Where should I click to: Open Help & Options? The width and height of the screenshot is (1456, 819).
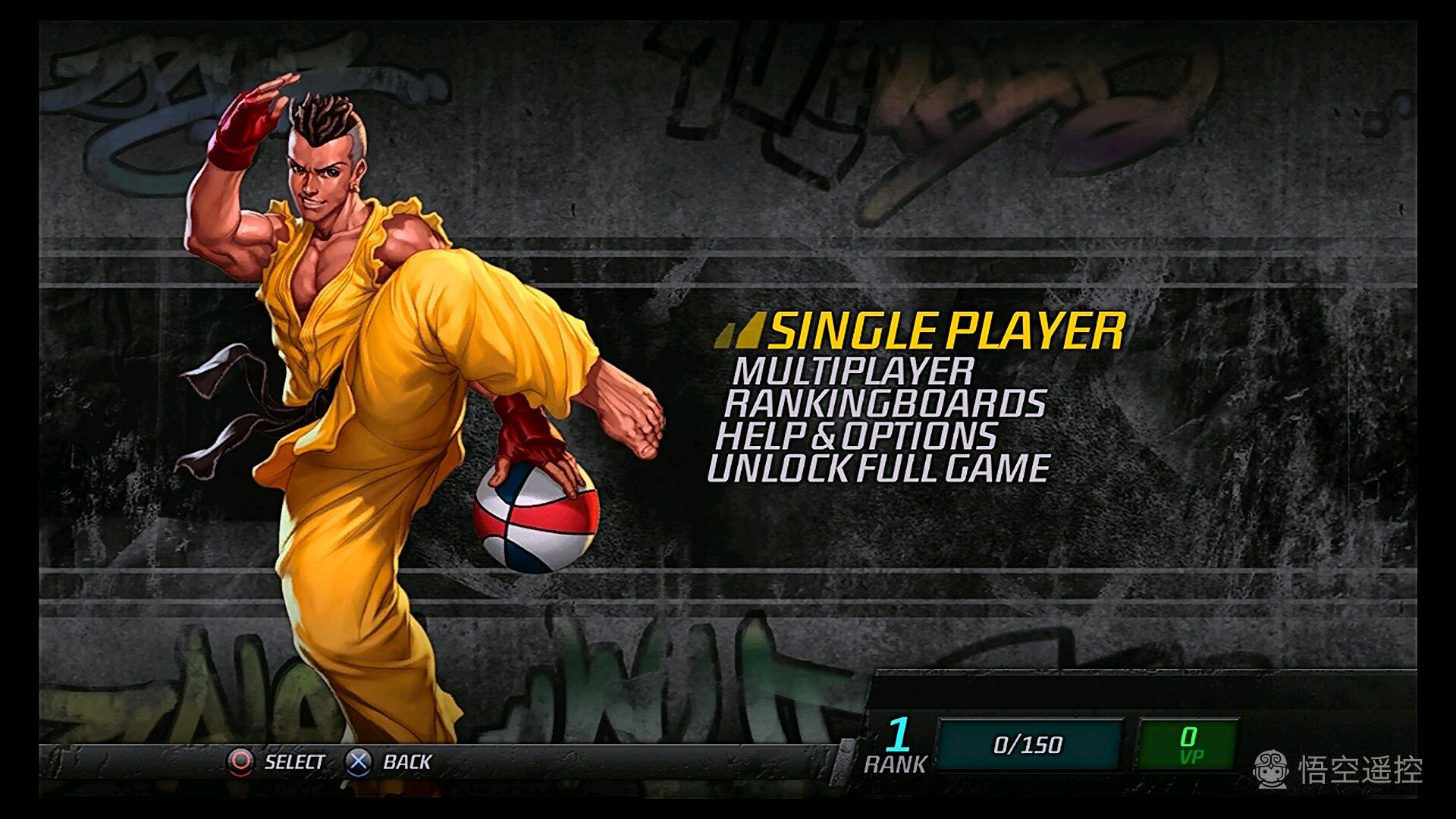point(855,436)
